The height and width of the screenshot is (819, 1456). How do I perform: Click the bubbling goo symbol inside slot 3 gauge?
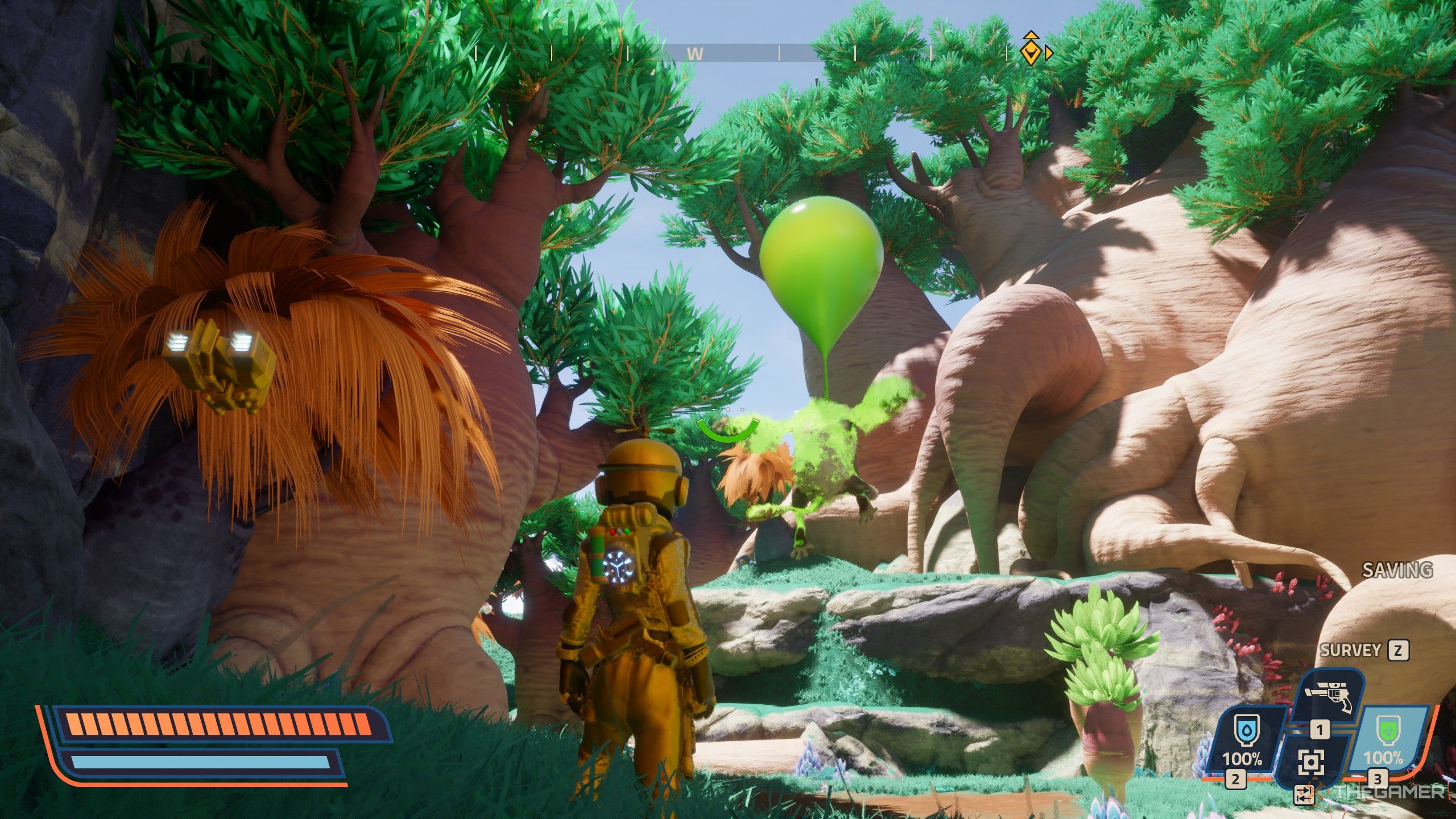[x=1389, y=731]
